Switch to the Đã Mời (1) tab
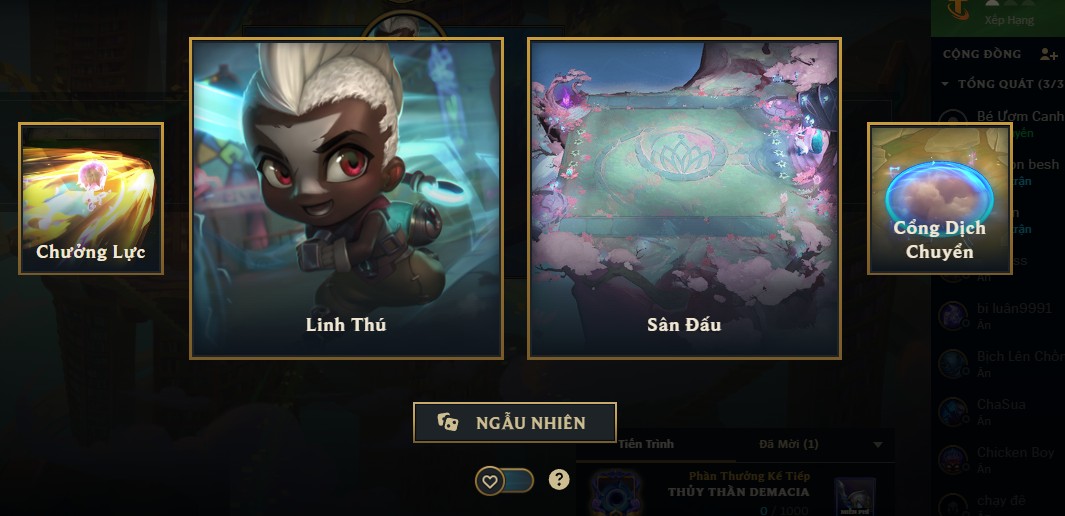Viewport: 1065px width, 516px height. point(788,444)
